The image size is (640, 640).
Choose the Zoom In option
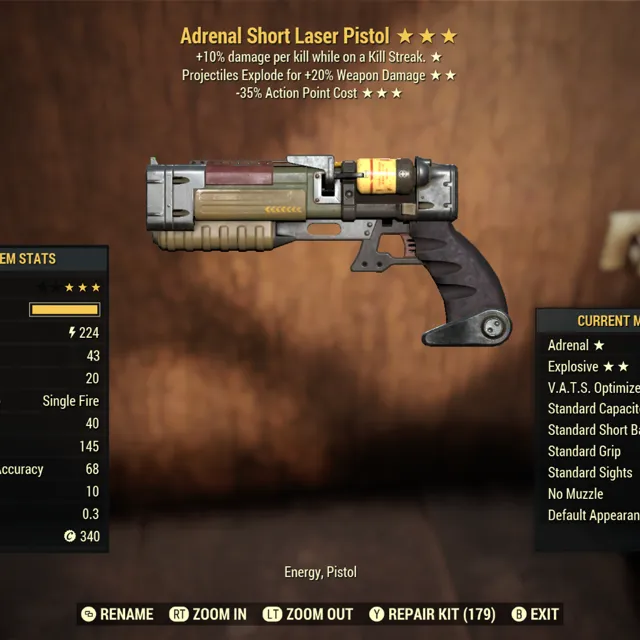point(208,614)
